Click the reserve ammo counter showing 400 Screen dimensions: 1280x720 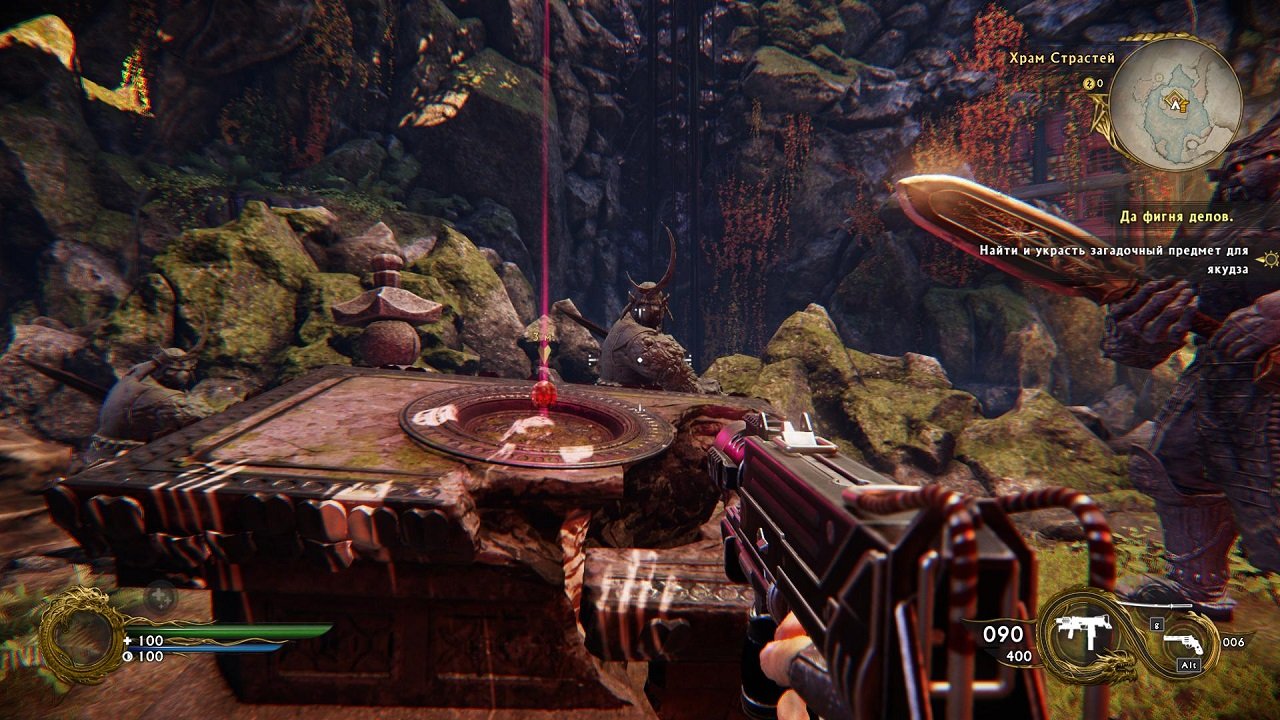pyautogui.click(x=1018, y=655)
